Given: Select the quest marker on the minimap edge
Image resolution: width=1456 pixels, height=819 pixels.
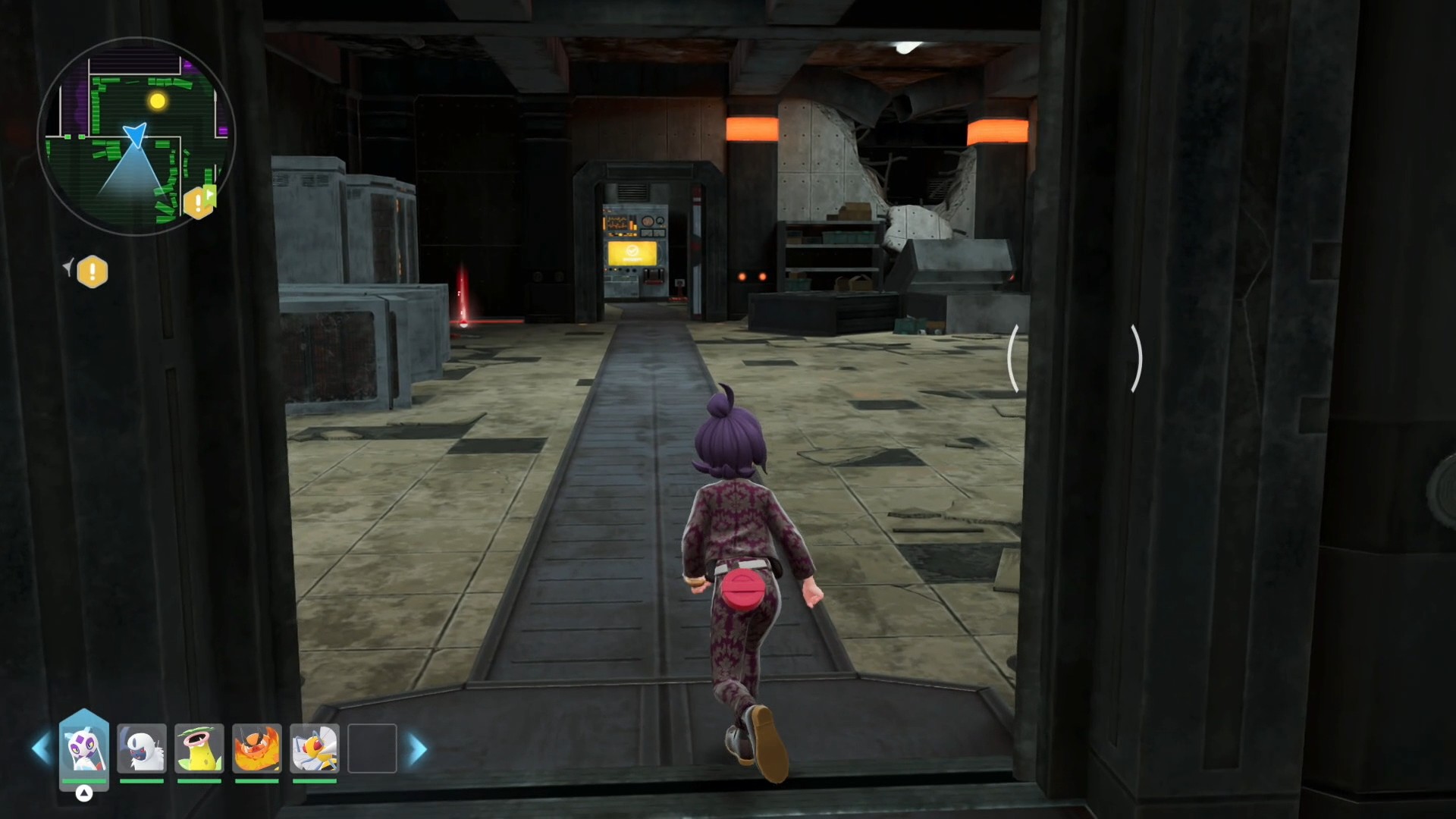Looking at the screenshot, I should pyautogui.click(x=199, y=202).
